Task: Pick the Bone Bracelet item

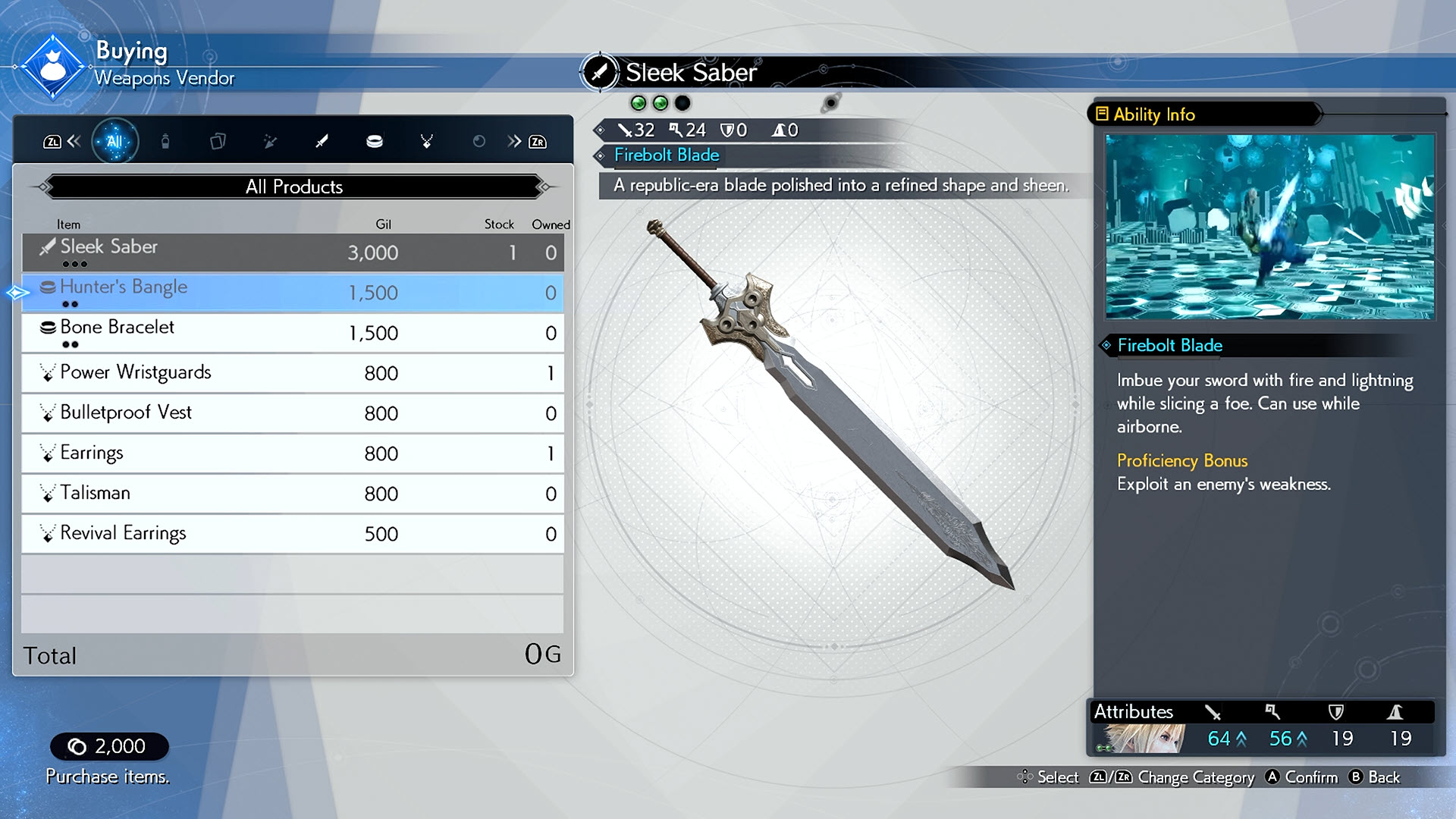Action: [x=293, y=332]
